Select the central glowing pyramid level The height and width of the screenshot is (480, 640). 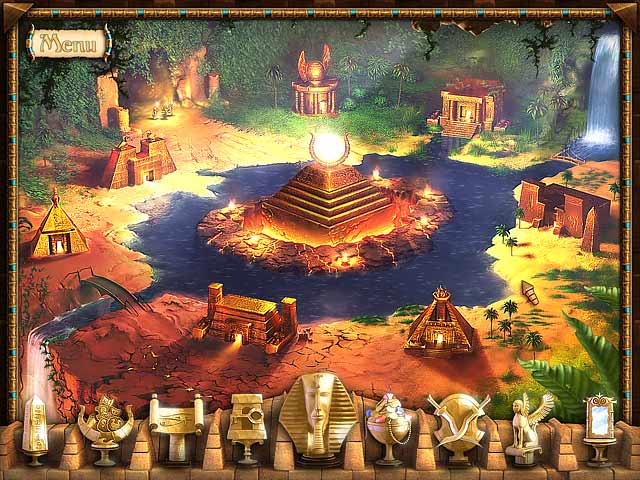326,195
